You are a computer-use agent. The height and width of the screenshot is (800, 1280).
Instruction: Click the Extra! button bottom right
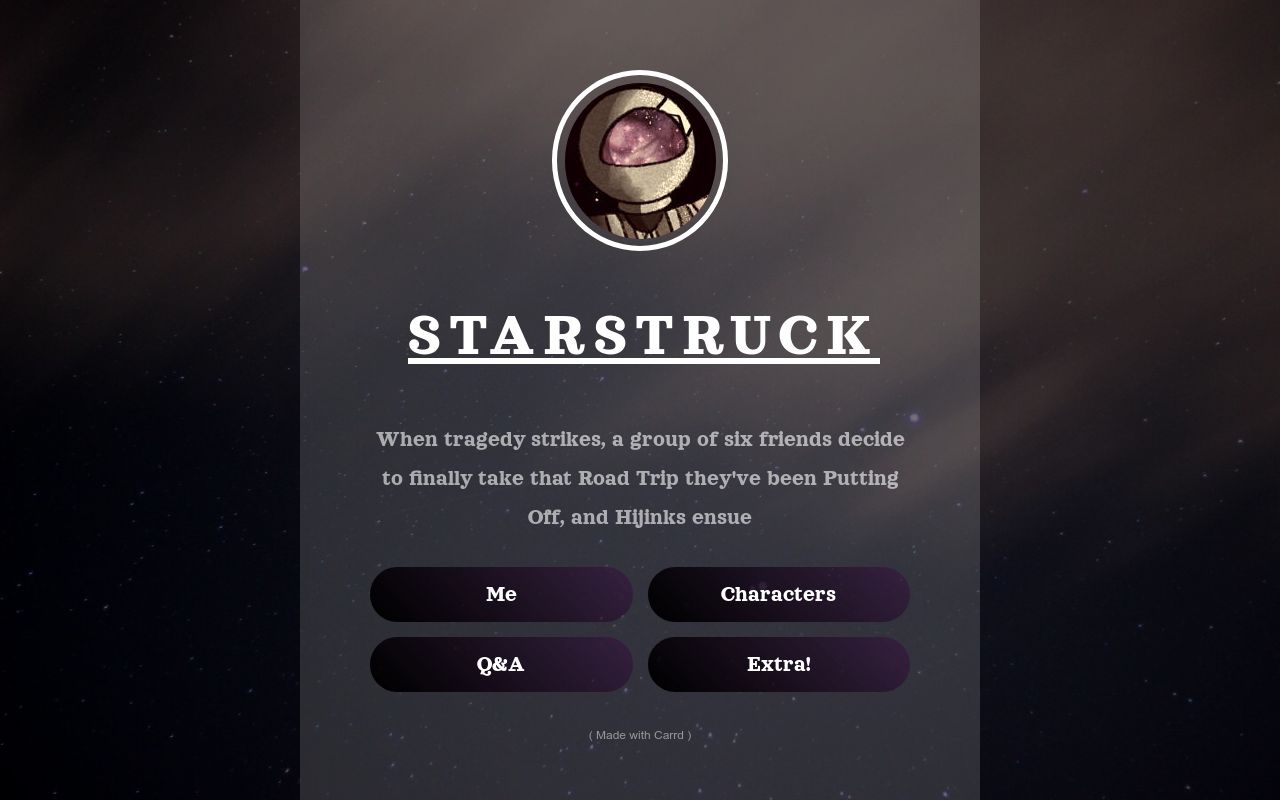point(779,664)
